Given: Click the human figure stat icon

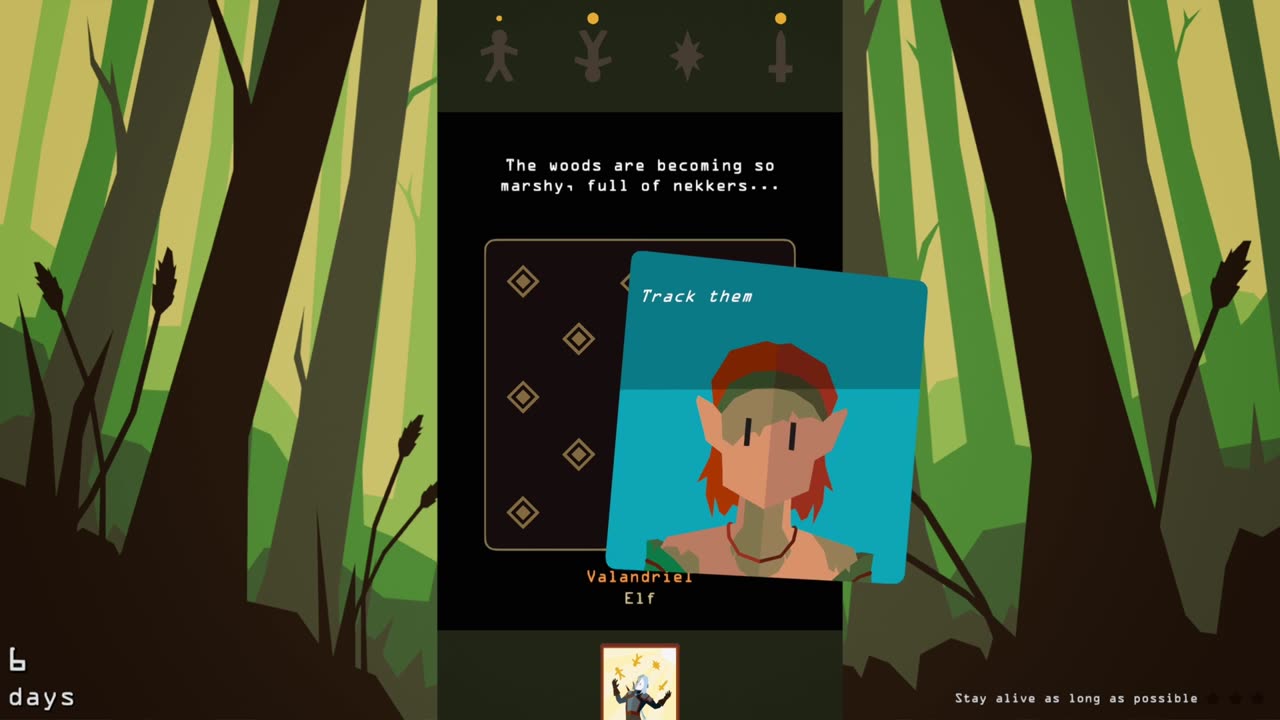Looking at the screenshot, I should (498, 55).
